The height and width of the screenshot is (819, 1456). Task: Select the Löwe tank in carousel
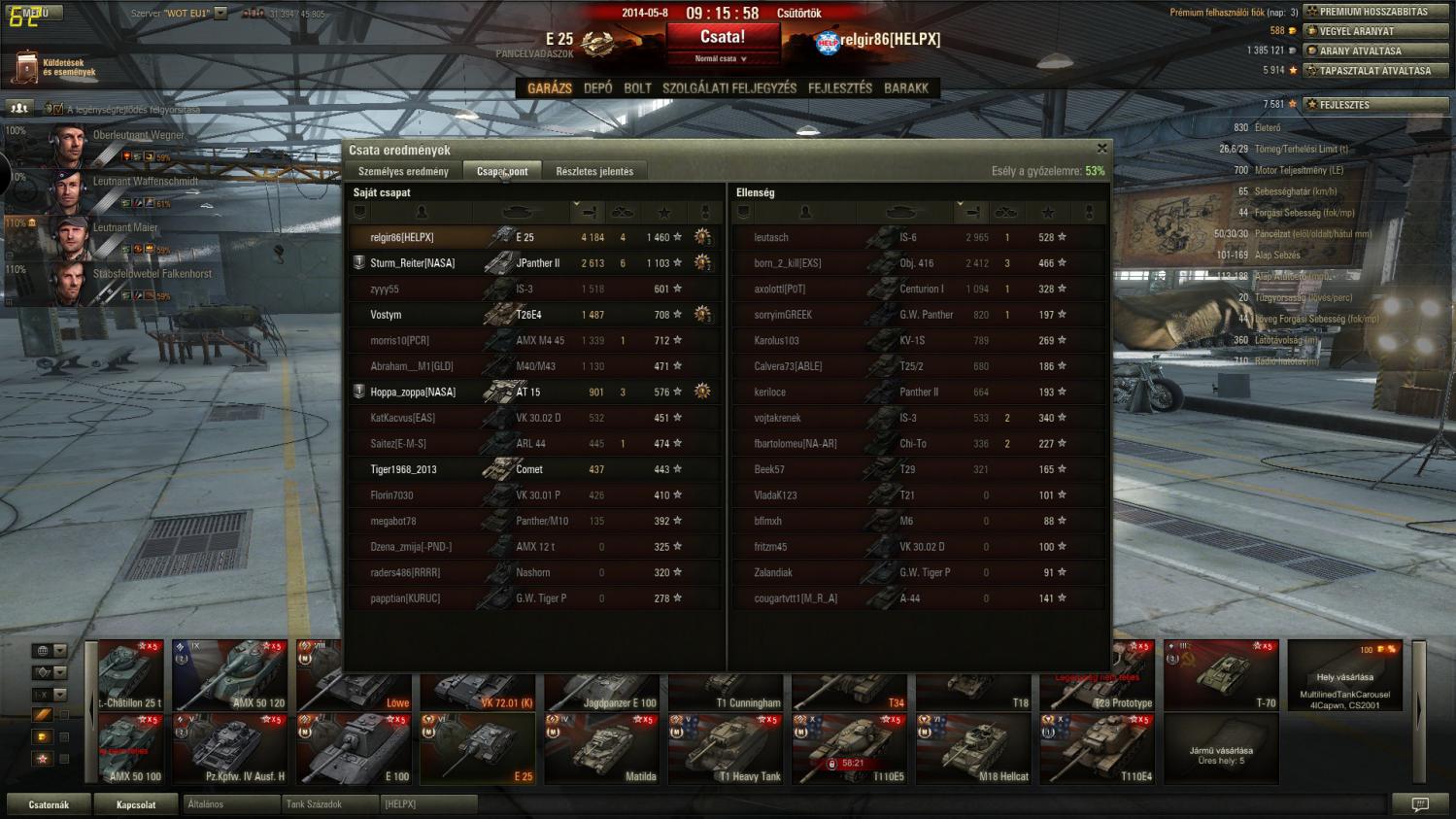click(354, 675)
